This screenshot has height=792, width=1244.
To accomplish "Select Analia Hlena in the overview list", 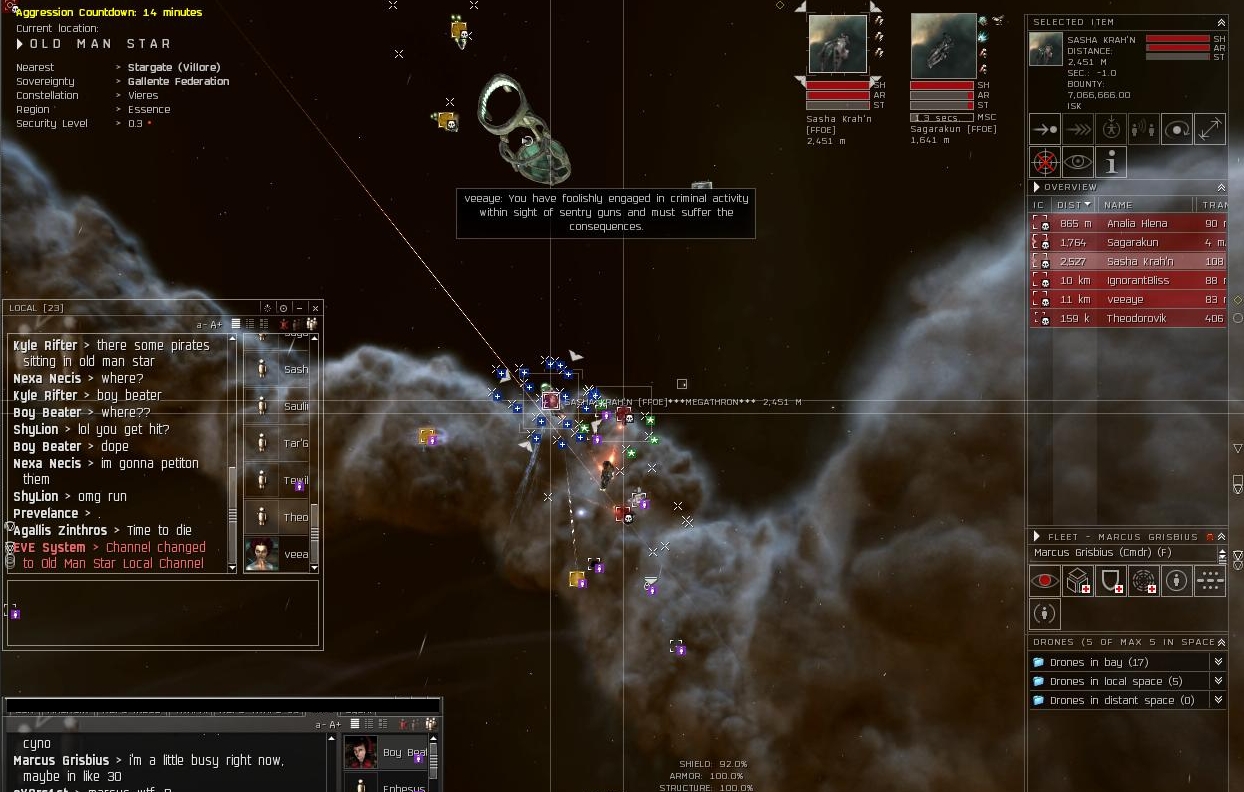I will (x=1135, y=224).
